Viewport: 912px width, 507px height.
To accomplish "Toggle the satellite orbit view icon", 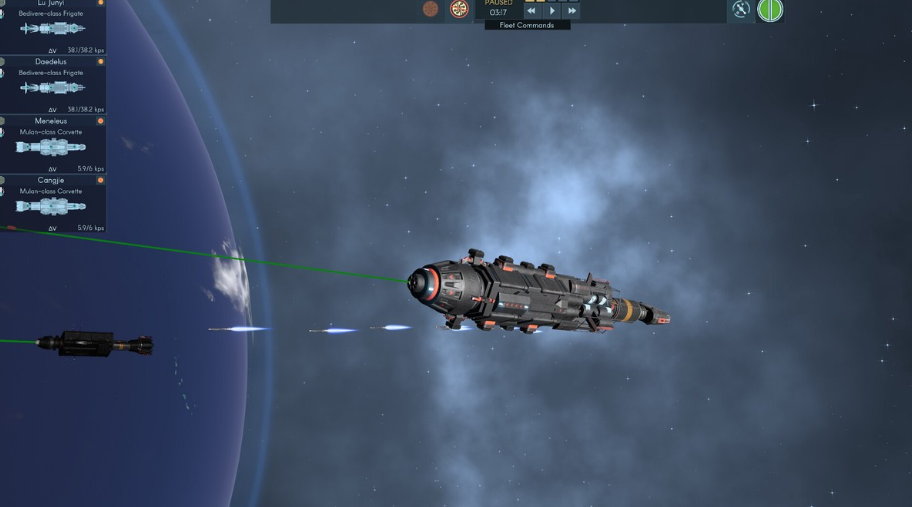I will point(741,10).
